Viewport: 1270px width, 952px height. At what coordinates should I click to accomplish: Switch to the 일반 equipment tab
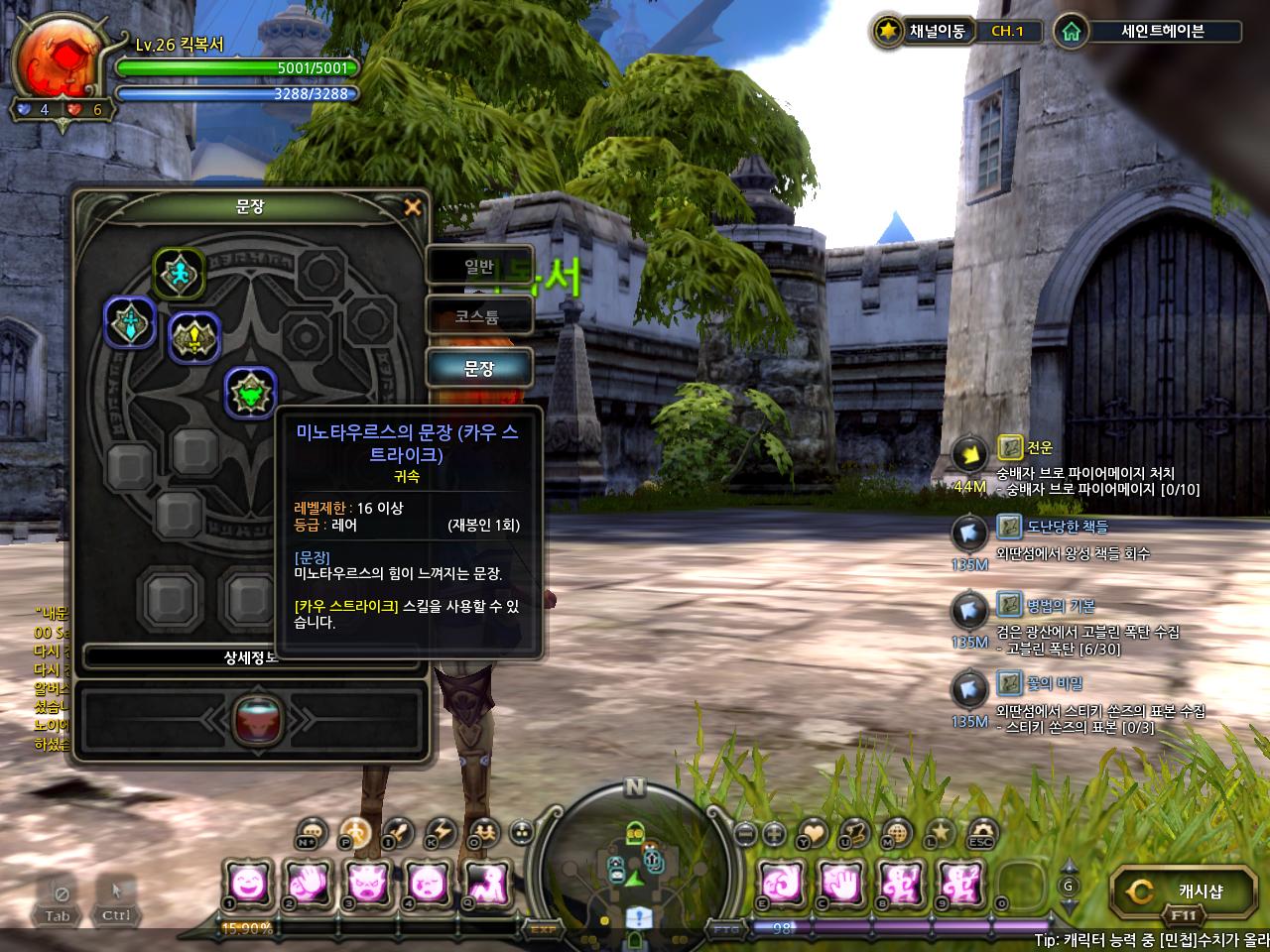click(x=479, y=266)
